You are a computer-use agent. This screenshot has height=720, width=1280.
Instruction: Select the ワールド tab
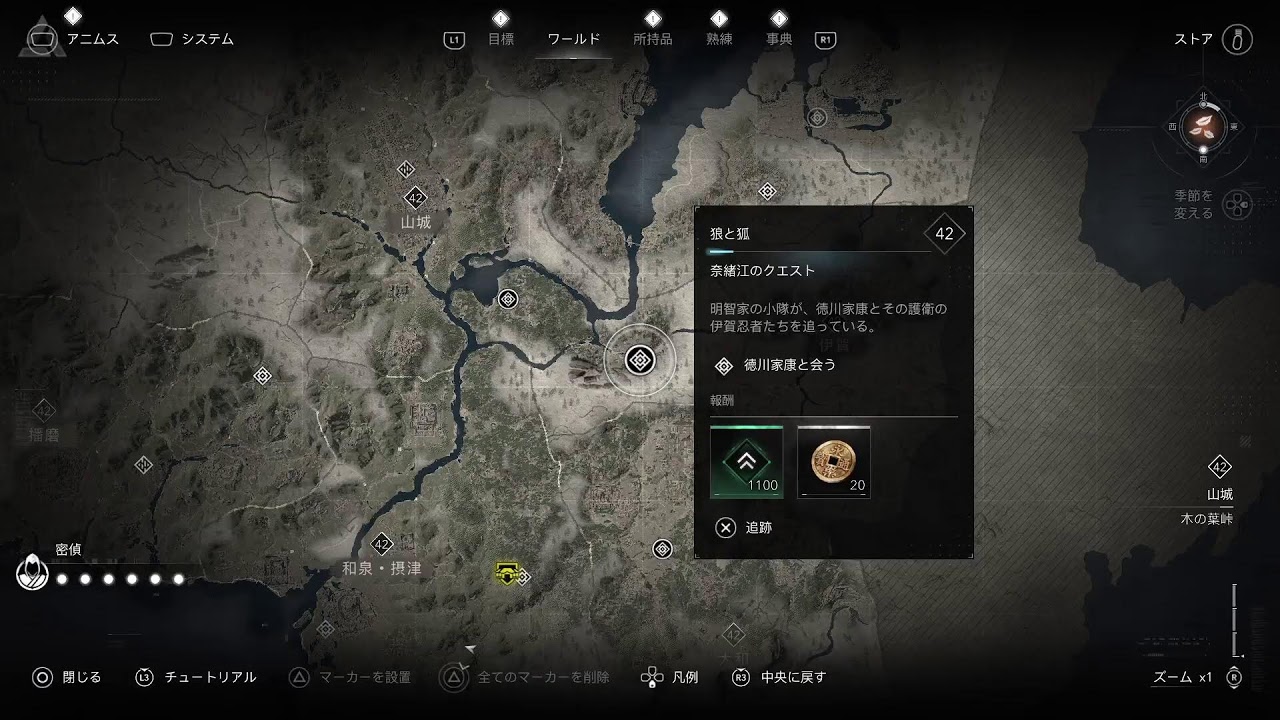pos(574,39)
